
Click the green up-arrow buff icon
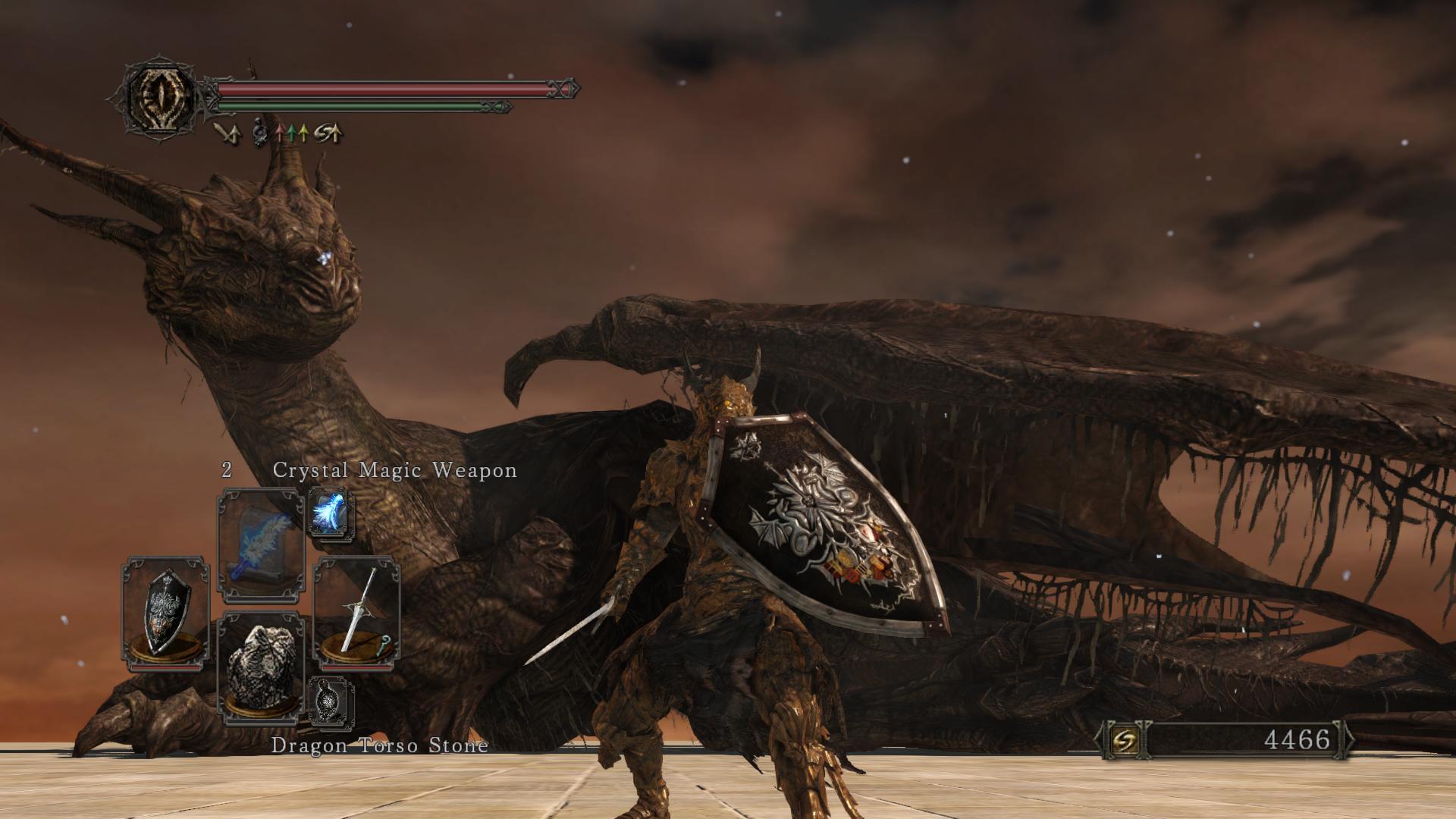(x=292, y=134)
